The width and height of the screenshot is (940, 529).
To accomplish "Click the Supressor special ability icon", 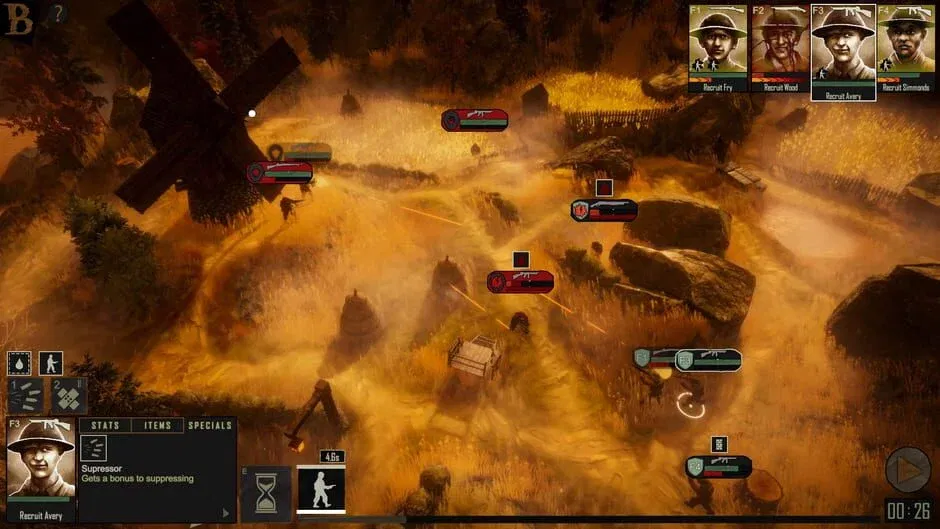I will pyautogui.click(x=94, y=448).
